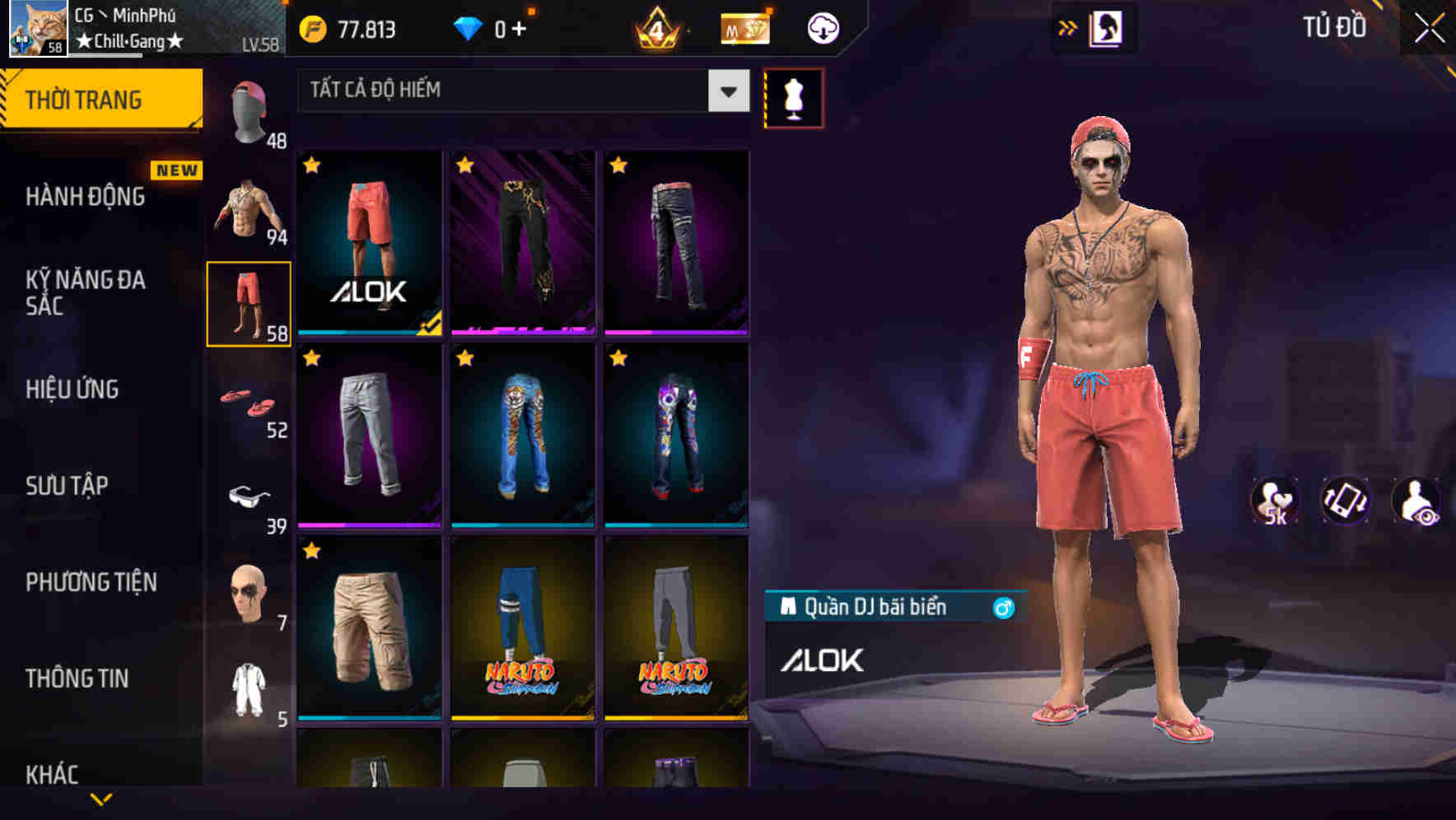Click the male gender symbol on item name
The height and width of the screenshot is (820, 1456).
coord(1003,607)
